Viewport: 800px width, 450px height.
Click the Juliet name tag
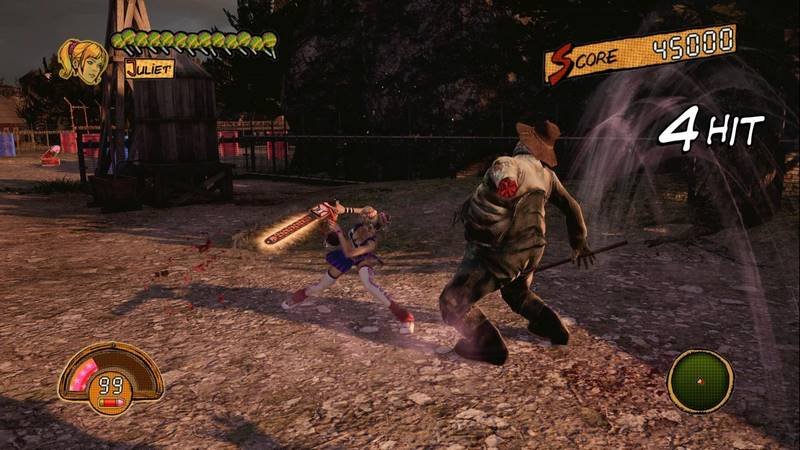(x=149, y=69)
